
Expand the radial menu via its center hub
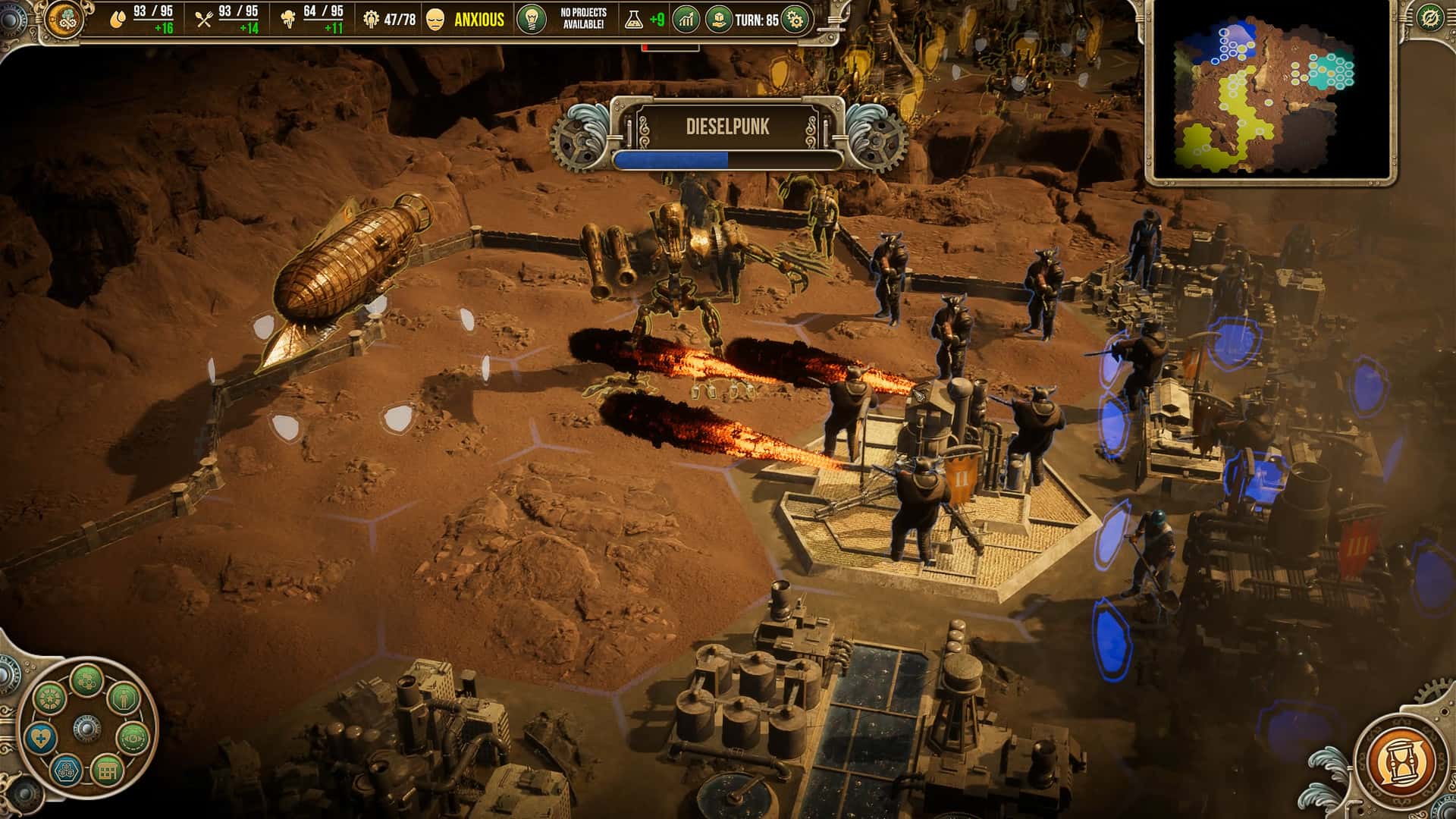coord(87,729)
